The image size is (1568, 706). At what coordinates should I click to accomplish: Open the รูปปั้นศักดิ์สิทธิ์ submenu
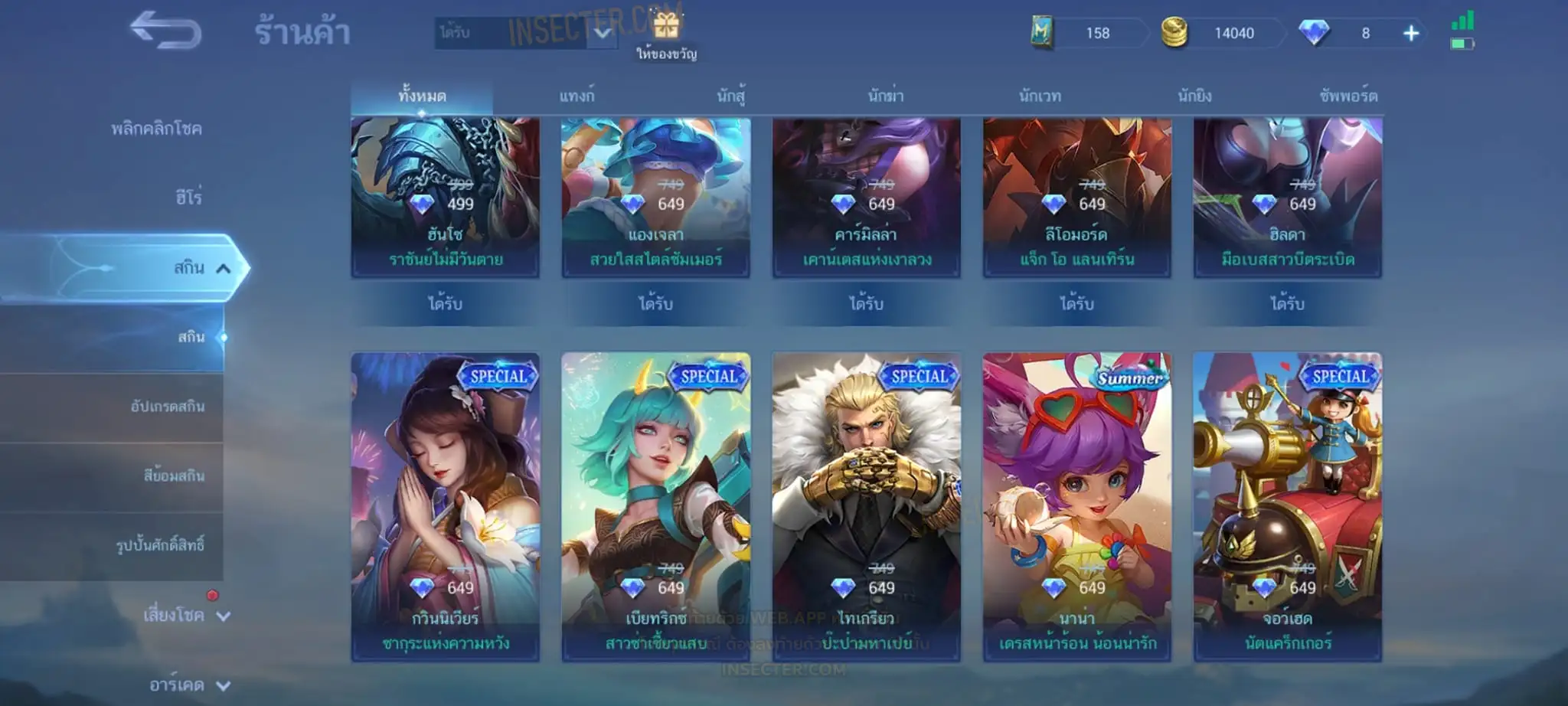pos(160,545)
